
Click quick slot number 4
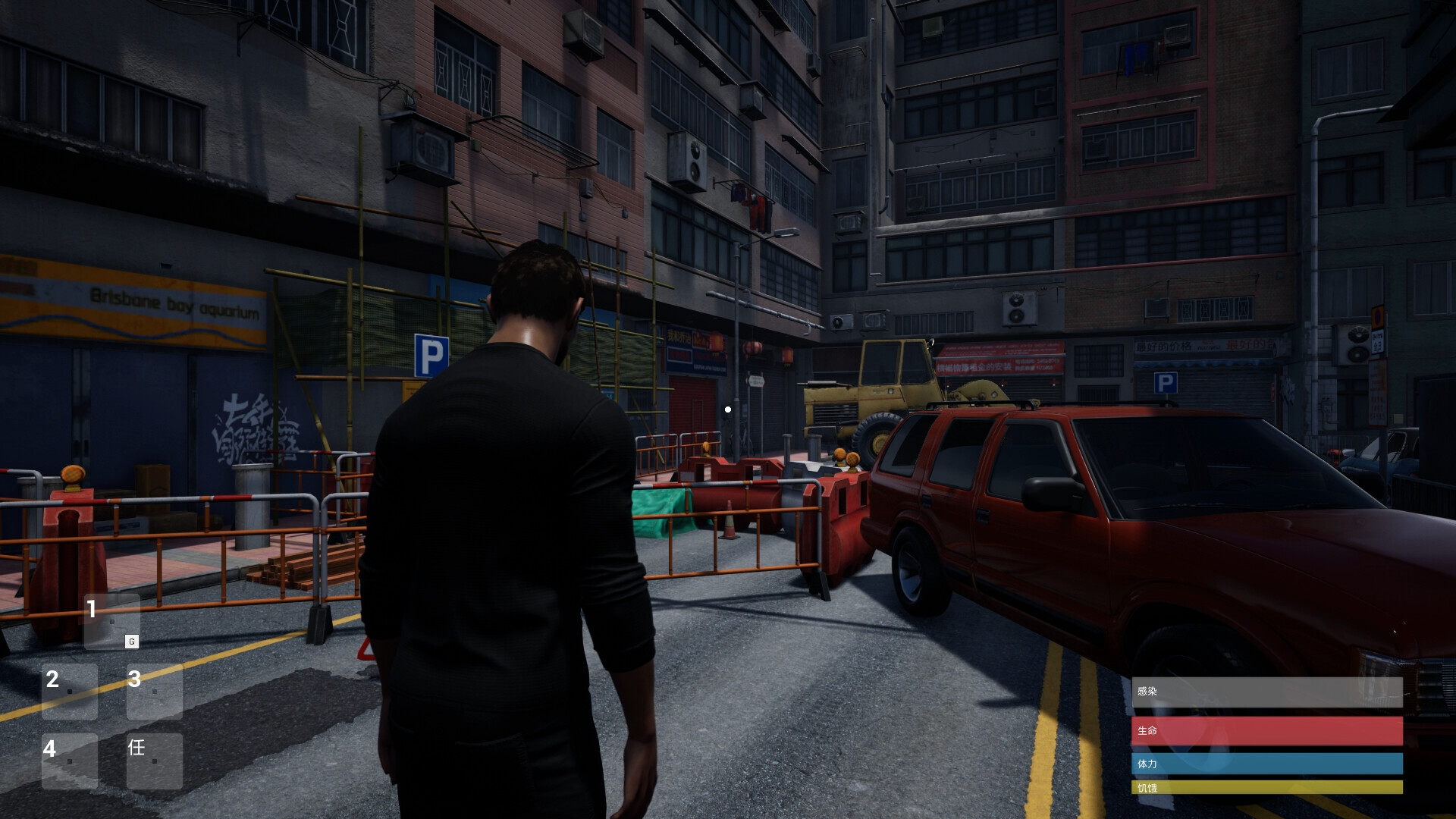point(70,761)
